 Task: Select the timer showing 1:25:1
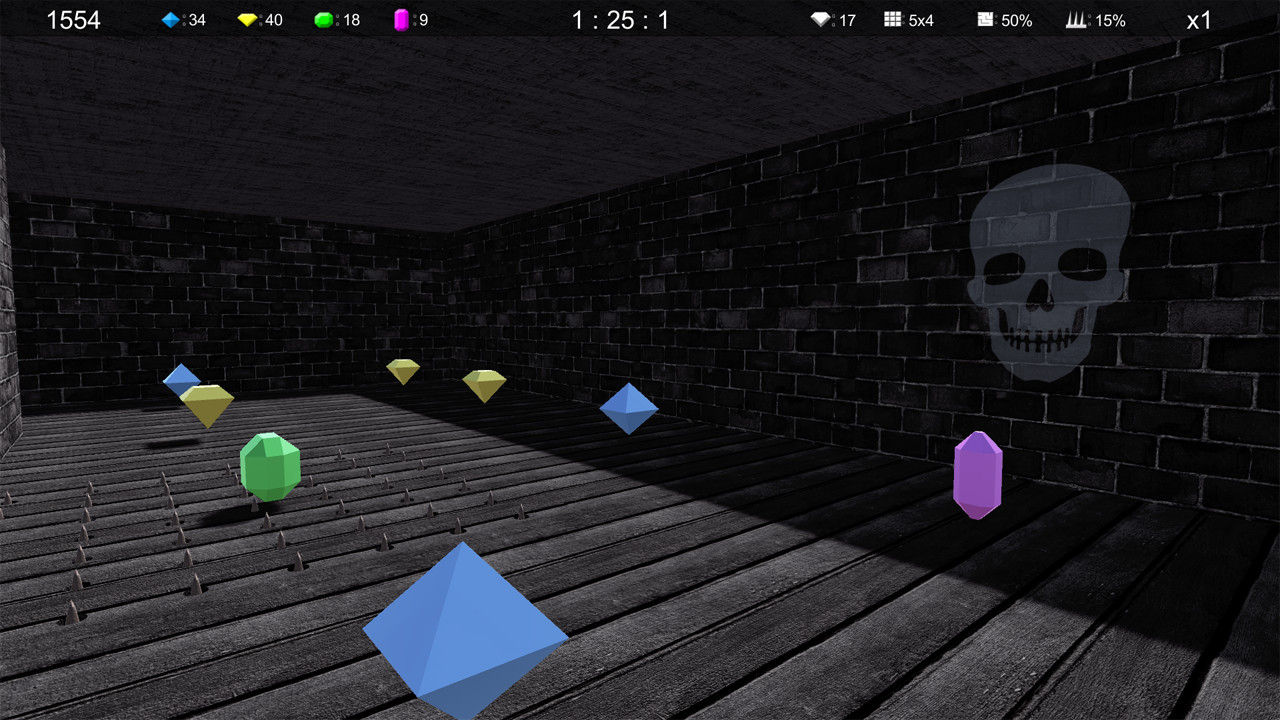(x=619, y=19)
